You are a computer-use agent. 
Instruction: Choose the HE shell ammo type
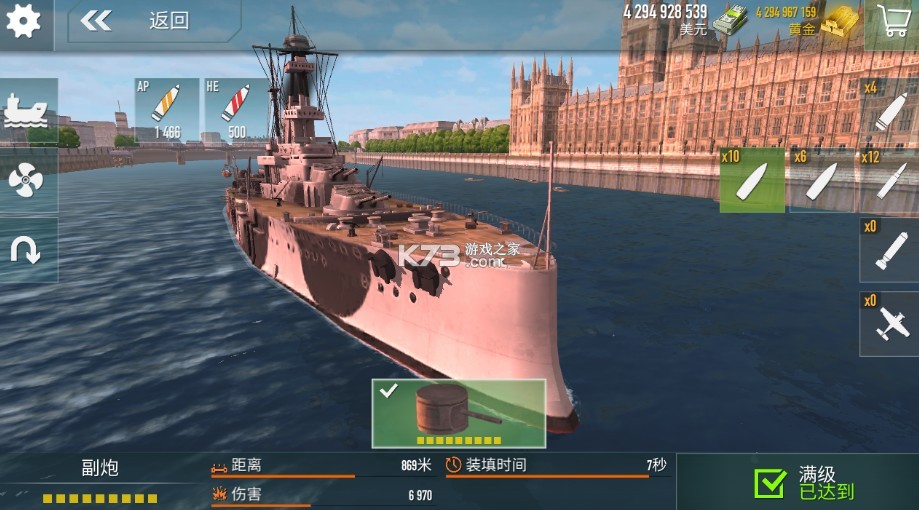236,110
